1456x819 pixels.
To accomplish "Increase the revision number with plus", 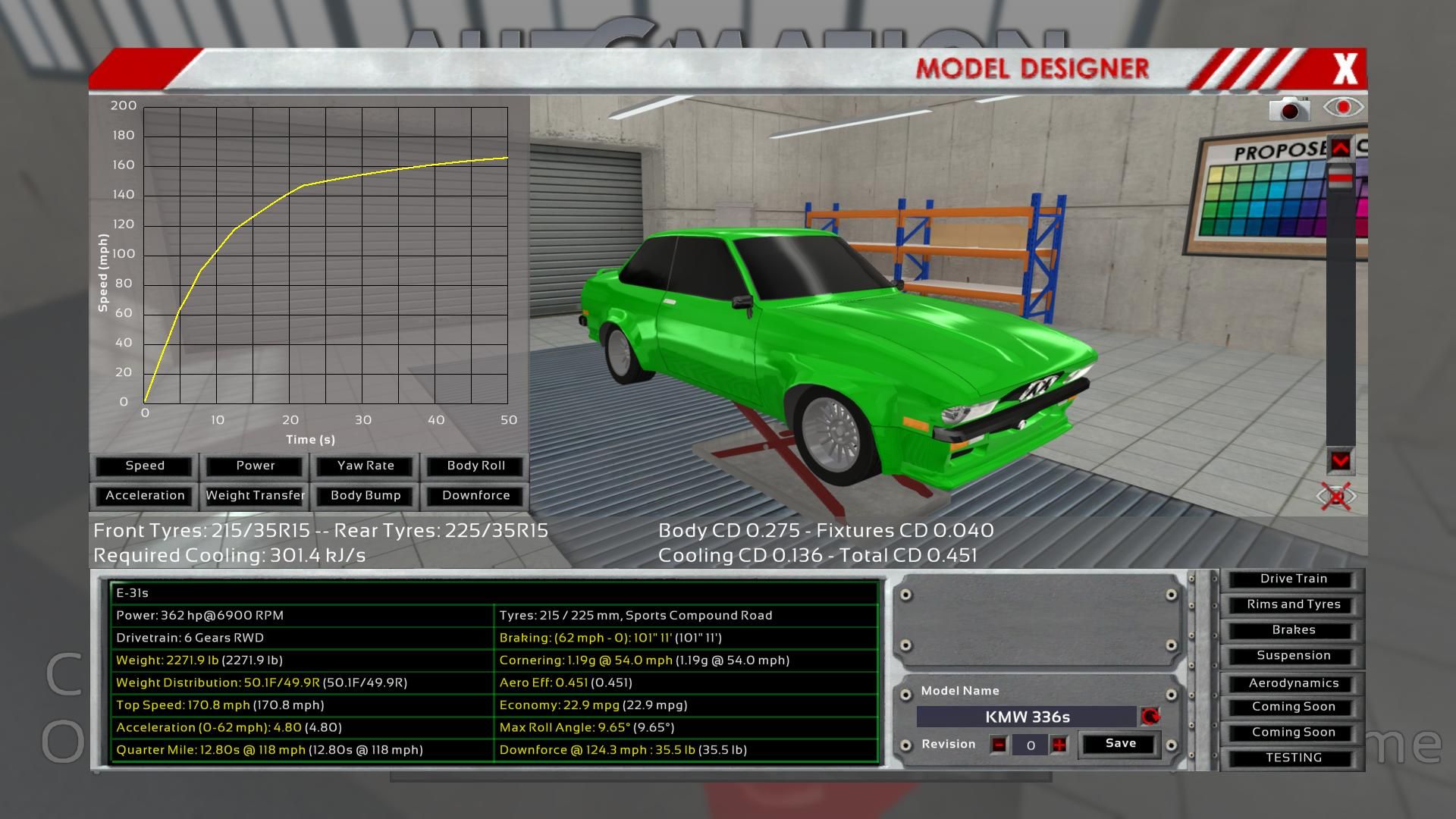I will pyautogui.click(x=1059, y=745).
